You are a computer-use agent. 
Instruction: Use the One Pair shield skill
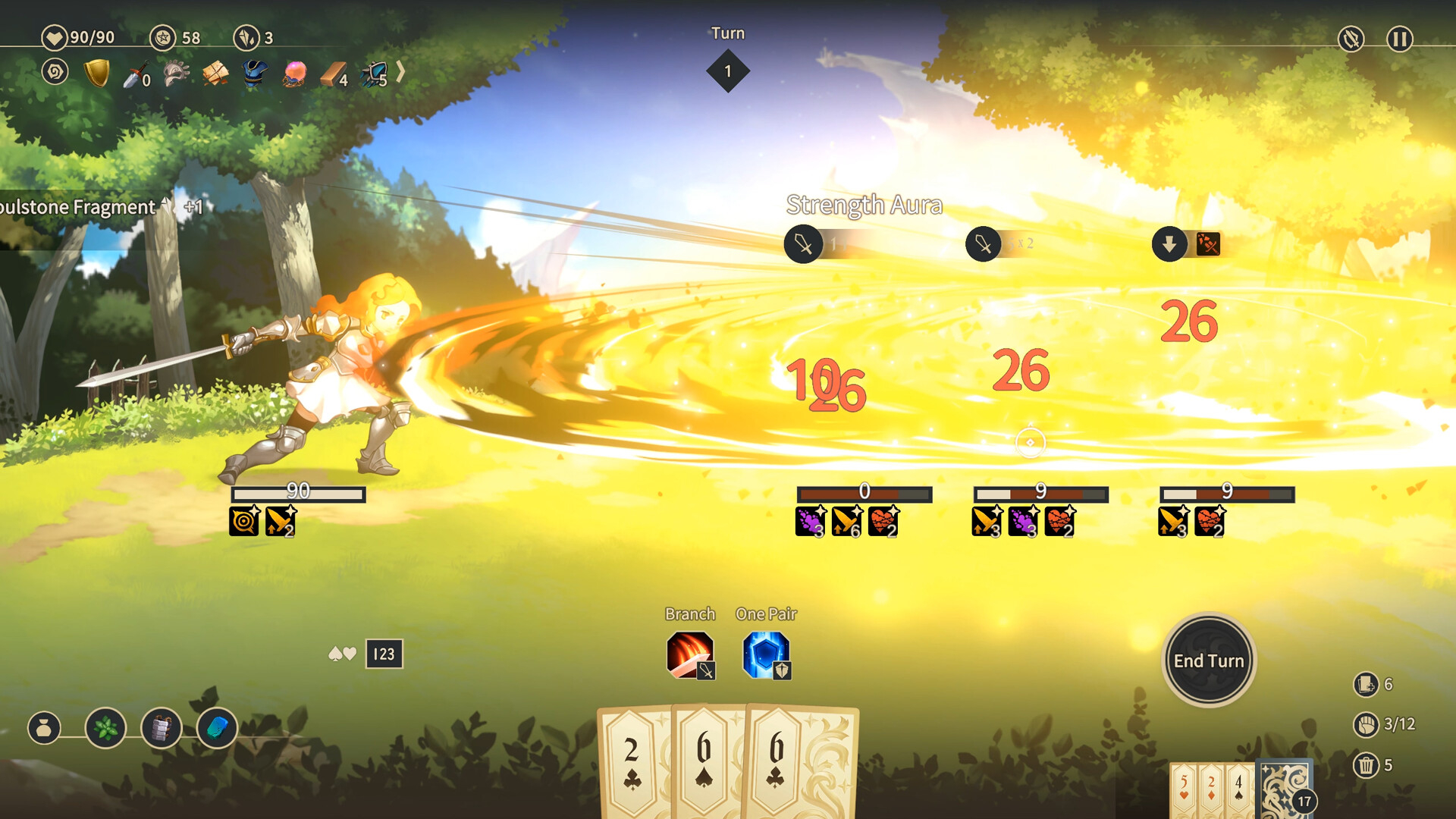coord(766,654)
